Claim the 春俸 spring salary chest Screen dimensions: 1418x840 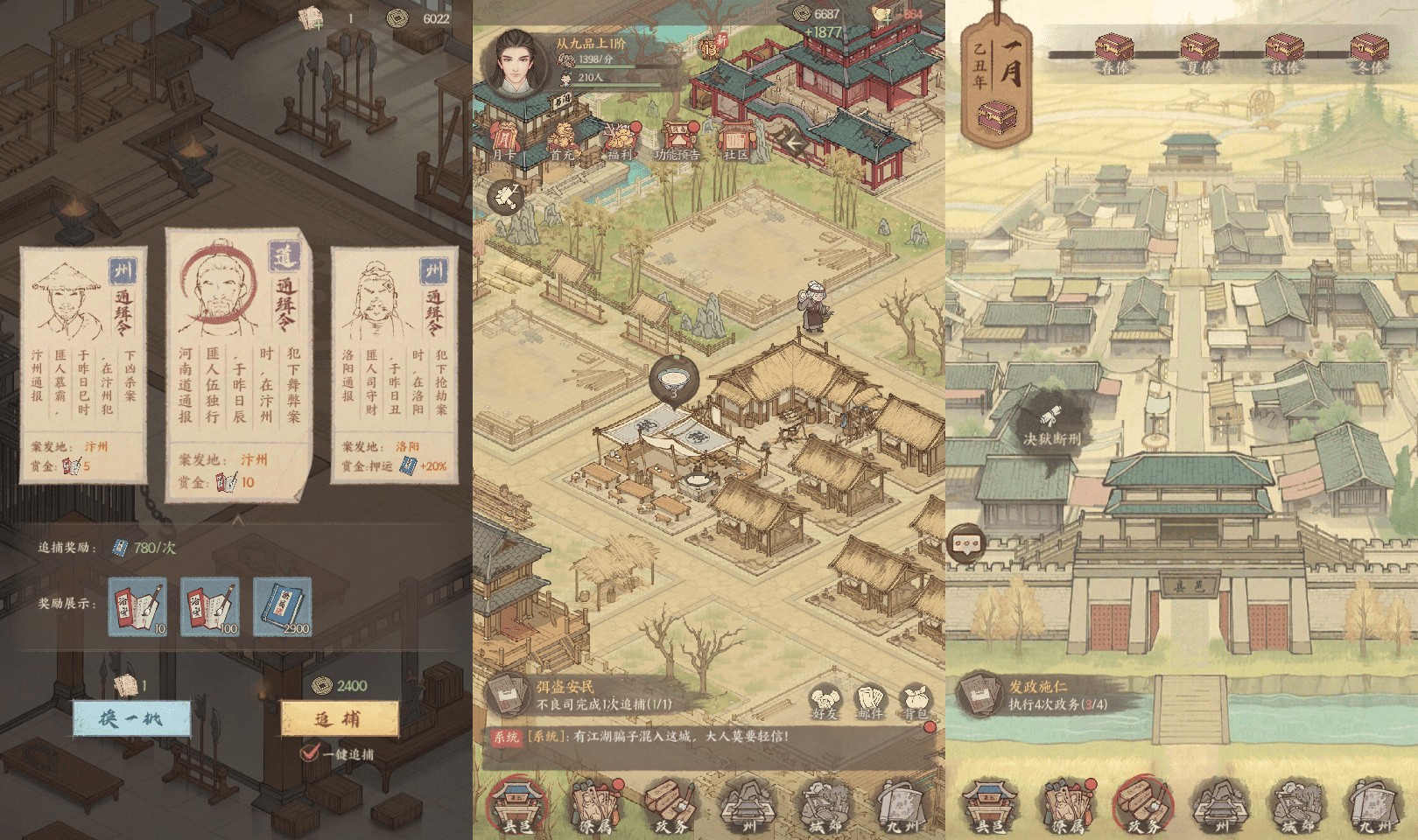point(1114,52)
